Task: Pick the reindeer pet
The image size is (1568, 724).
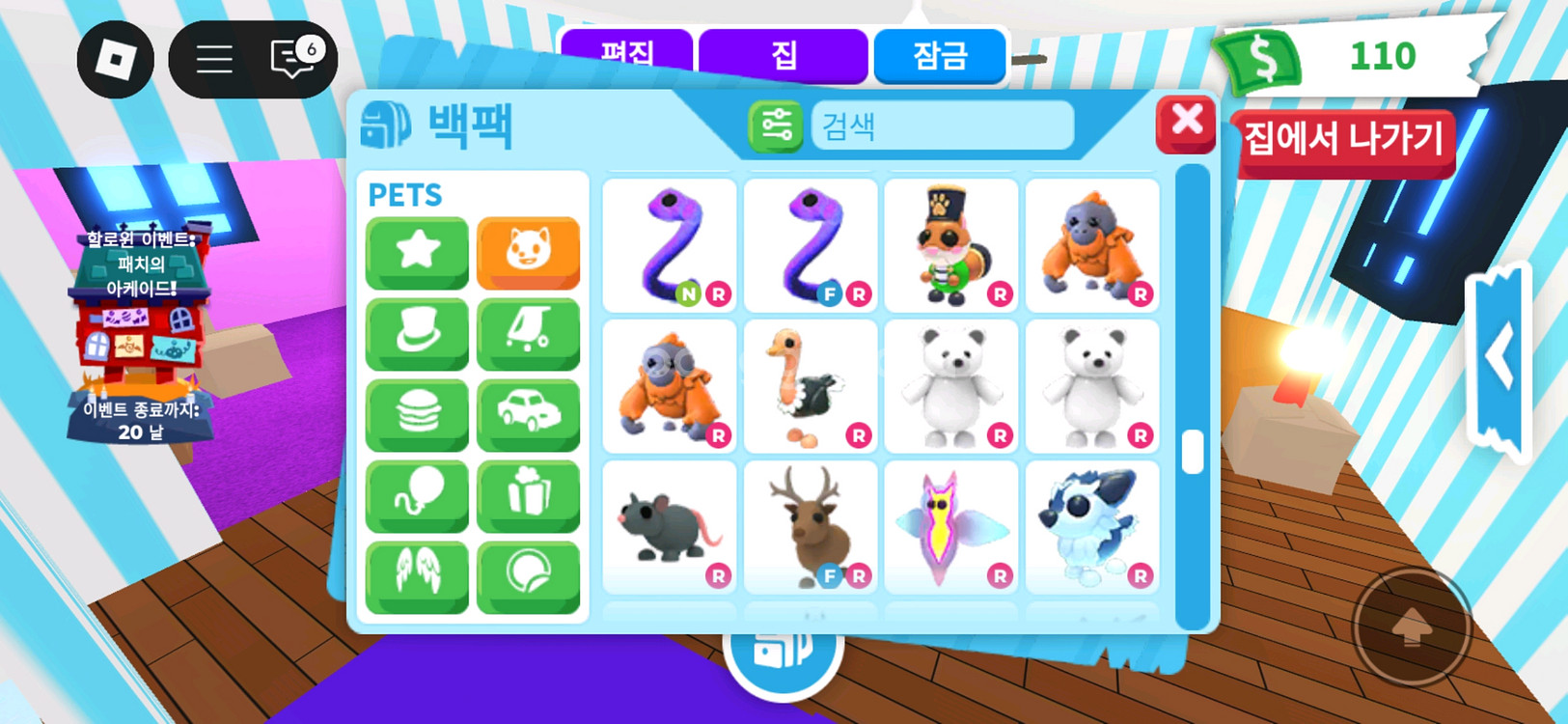Action: coord(810,527)
